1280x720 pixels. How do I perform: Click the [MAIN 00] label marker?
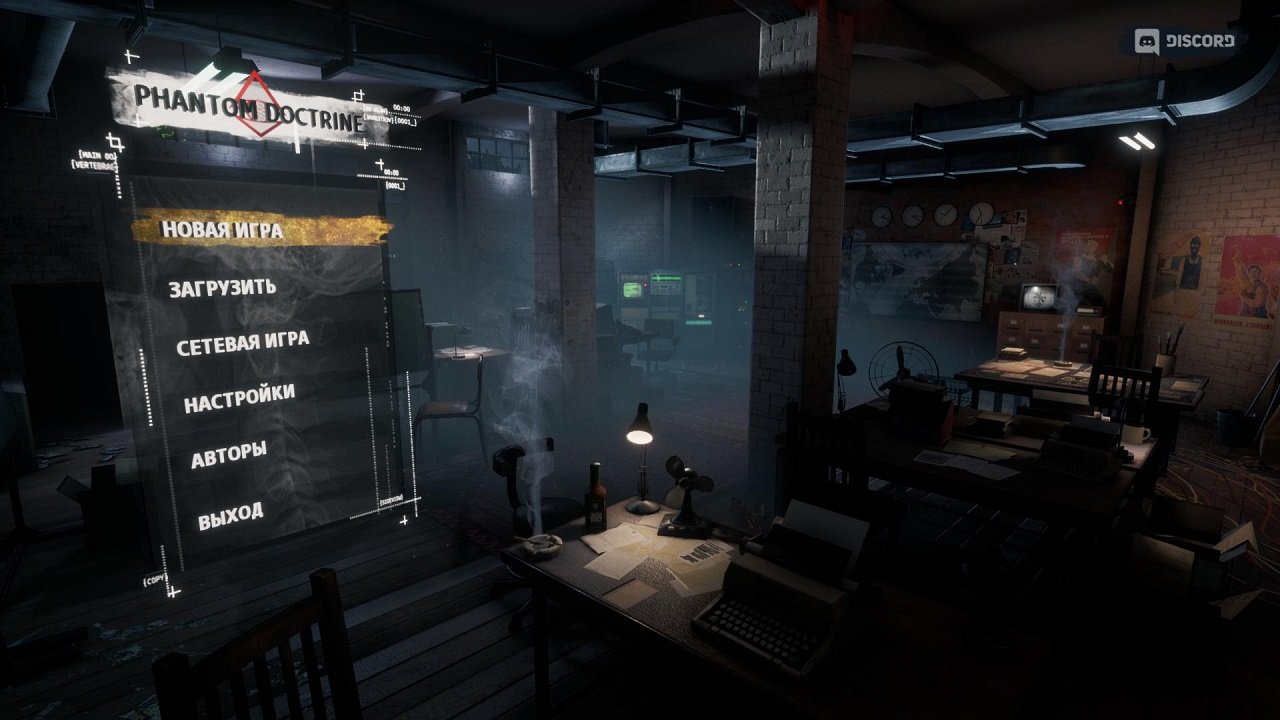tap(97, 154)
